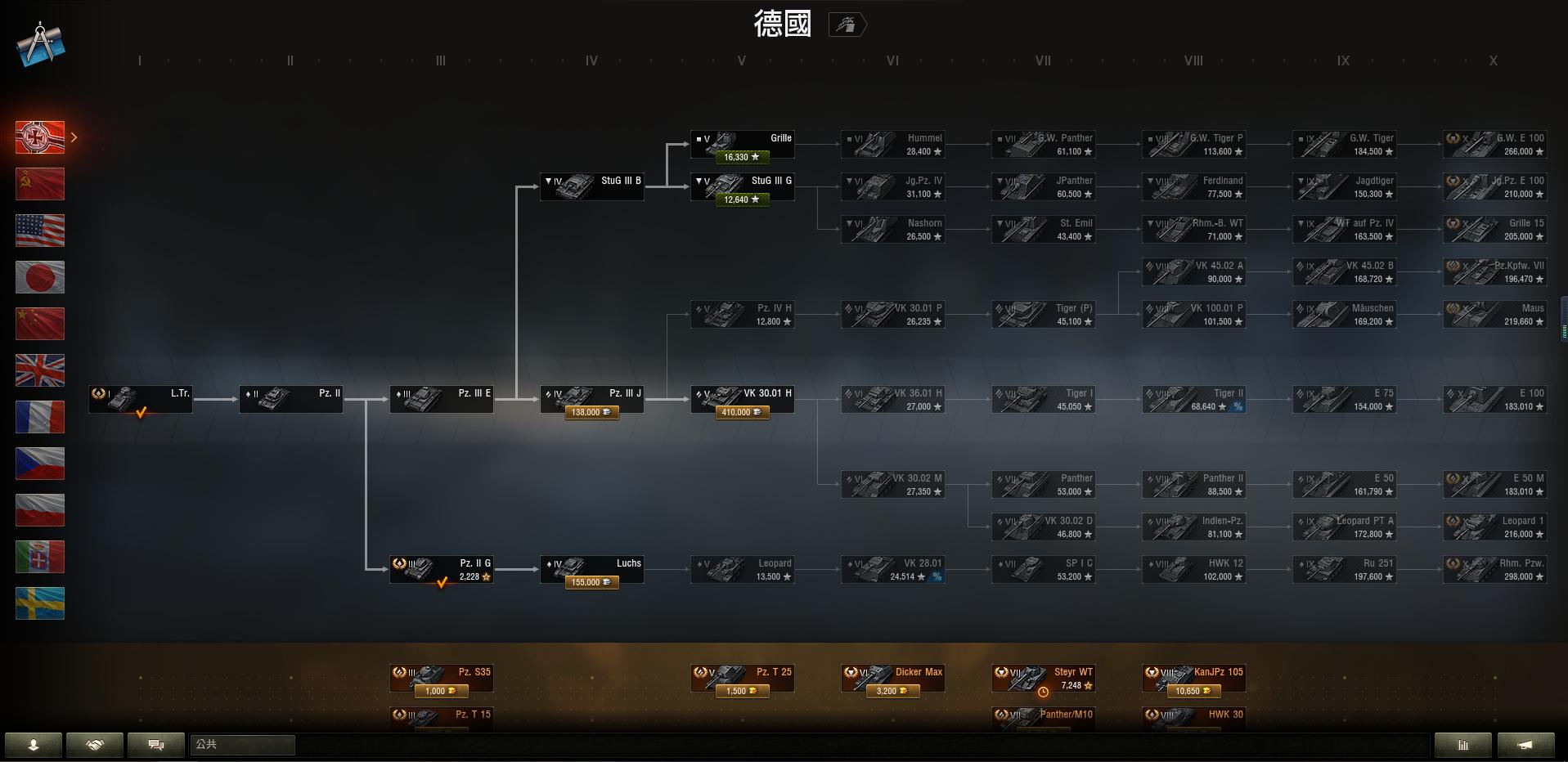Toggle the premium tree button beside the title
This screenshot has height=762, width=1568.
click(847, 25)
